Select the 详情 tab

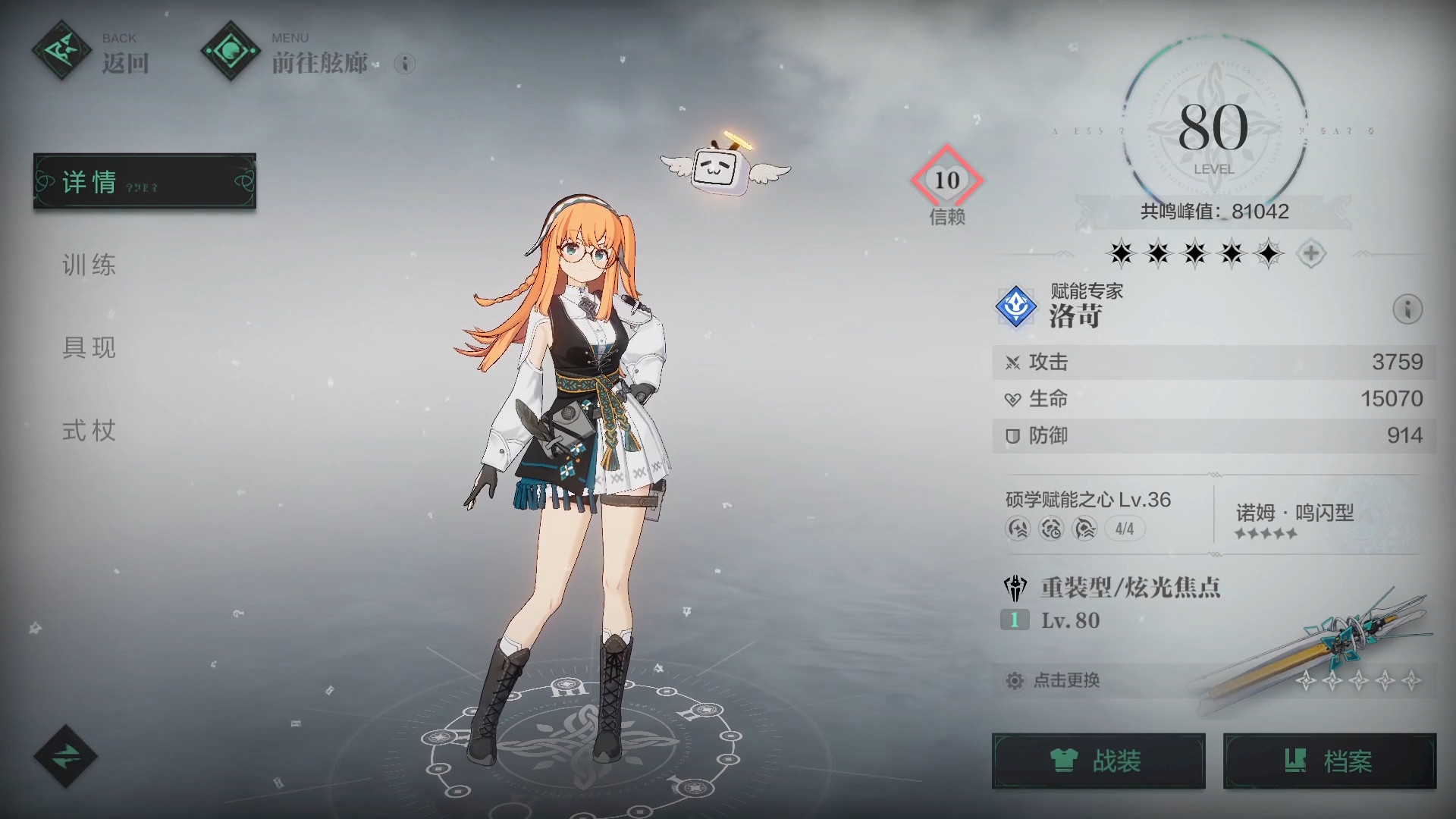144,181
